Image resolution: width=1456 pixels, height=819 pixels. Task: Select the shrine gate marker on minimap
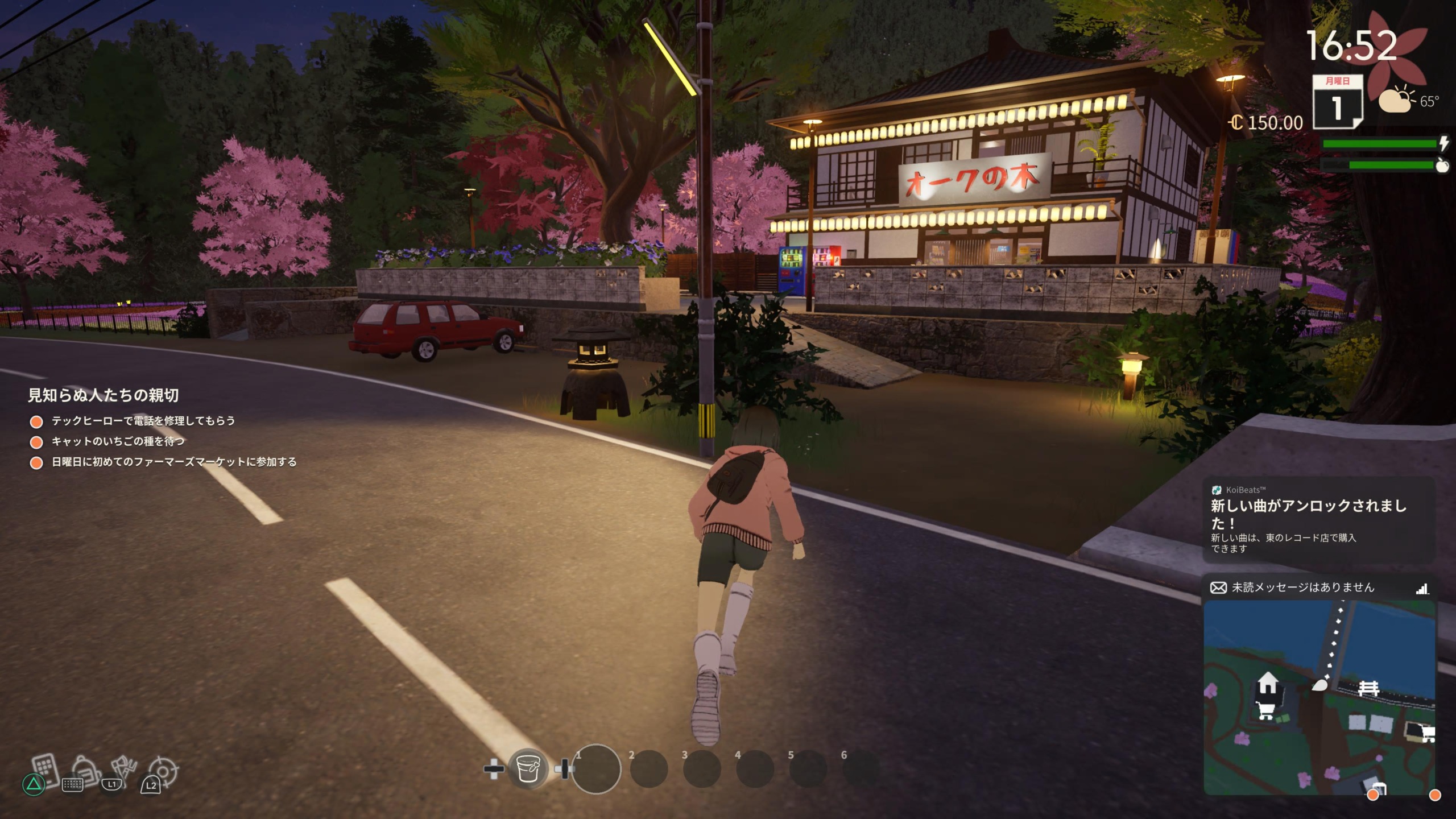[x=1368, y=689]
